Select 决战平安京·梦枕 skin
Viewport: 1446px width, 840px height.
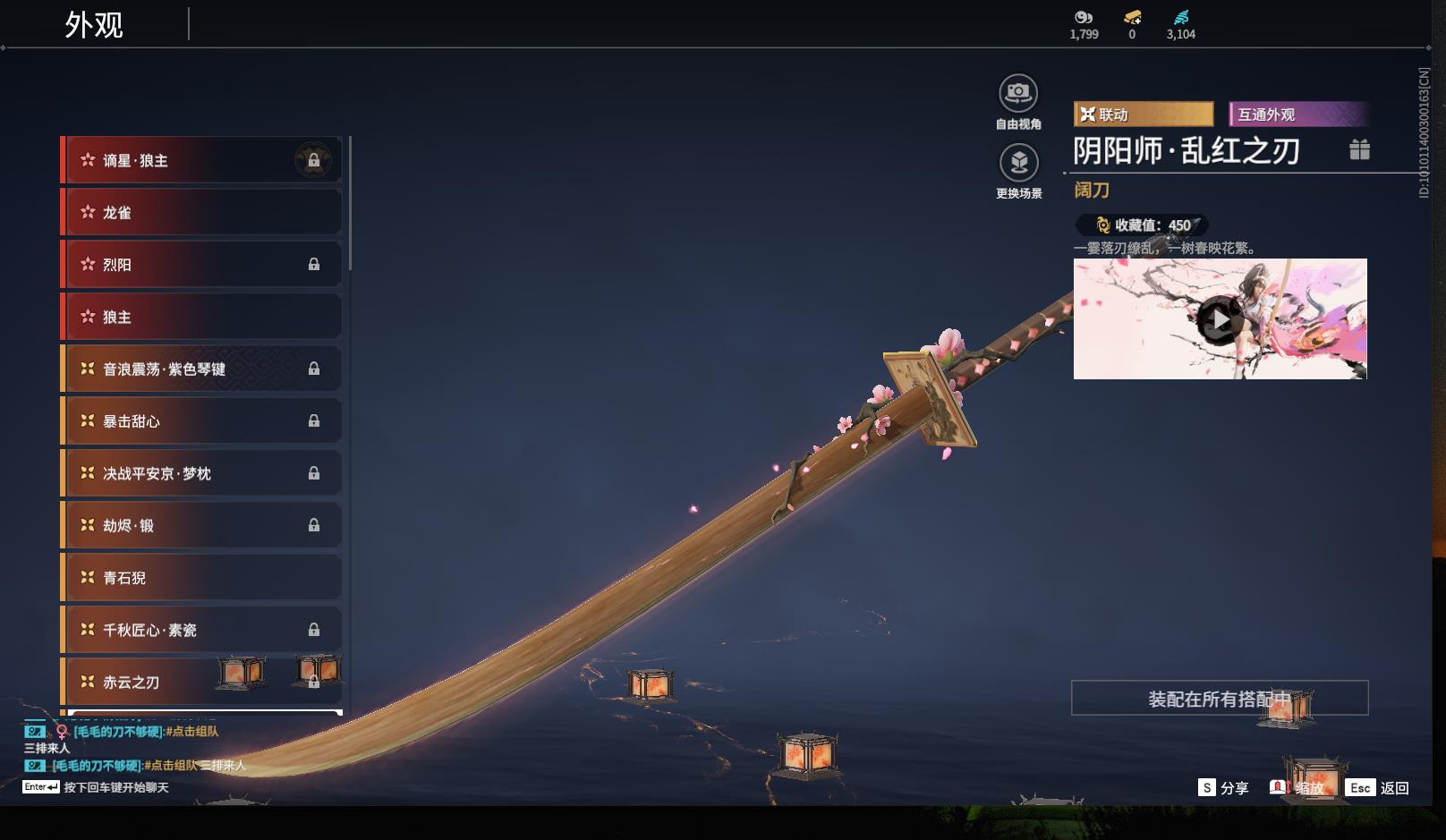point(201,473)
